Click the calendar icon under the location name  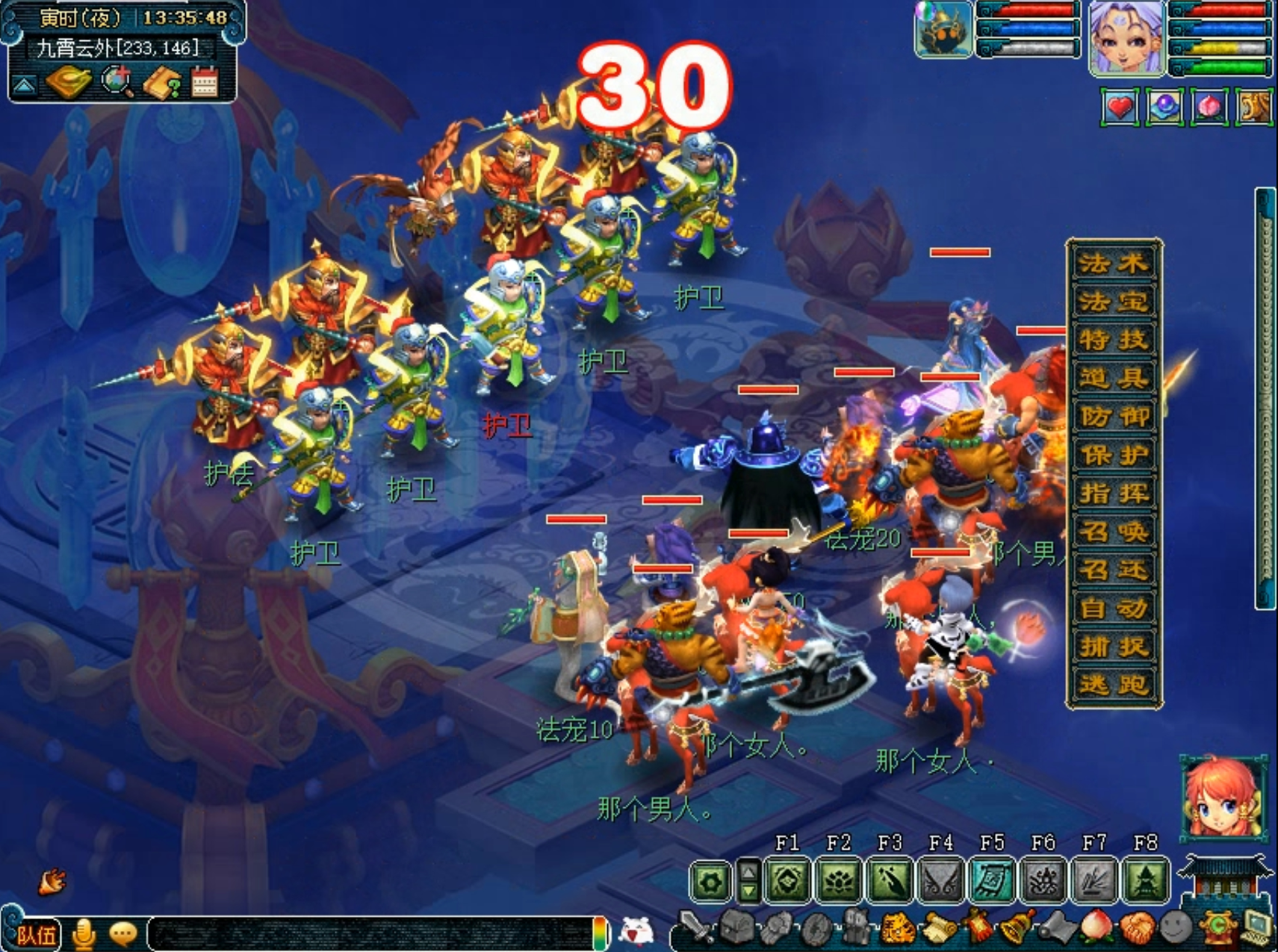click(204, 82)
